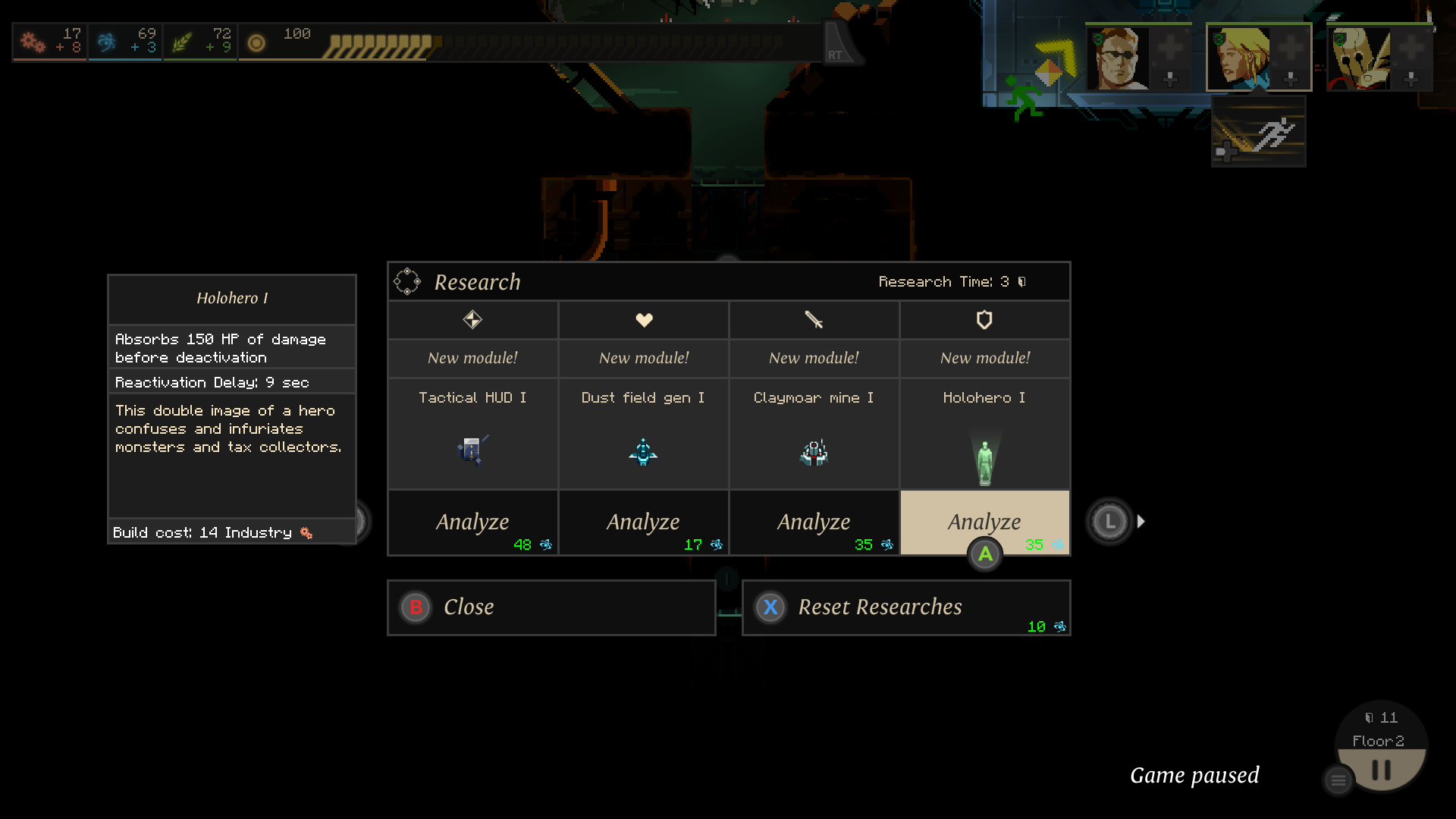Click the Dust ring icon beside 100
This screenshot has height=819, width=1456.
click(256, 42)
